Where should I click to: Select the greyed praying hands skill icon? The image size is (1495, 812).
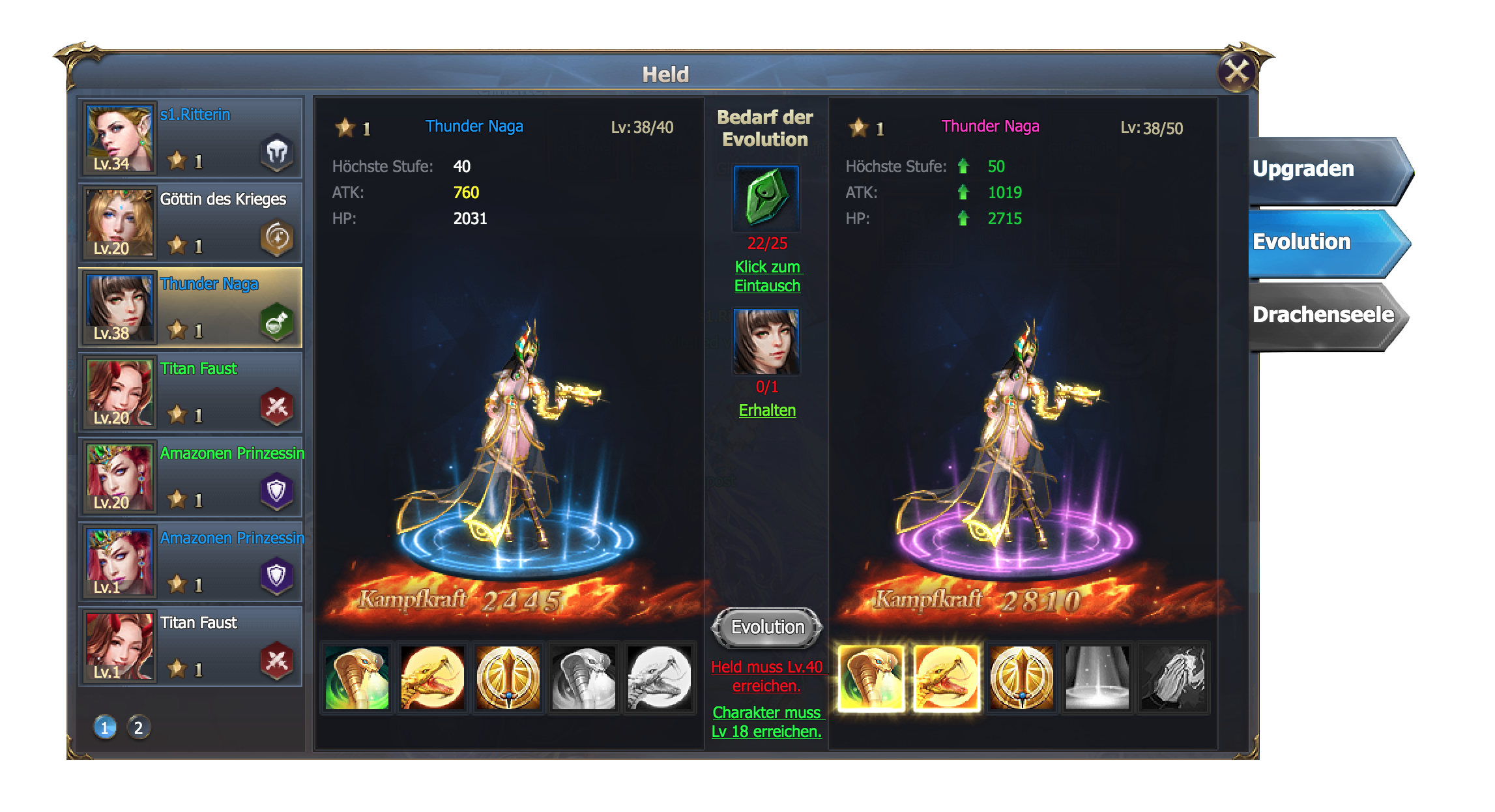coord(1173,678)
